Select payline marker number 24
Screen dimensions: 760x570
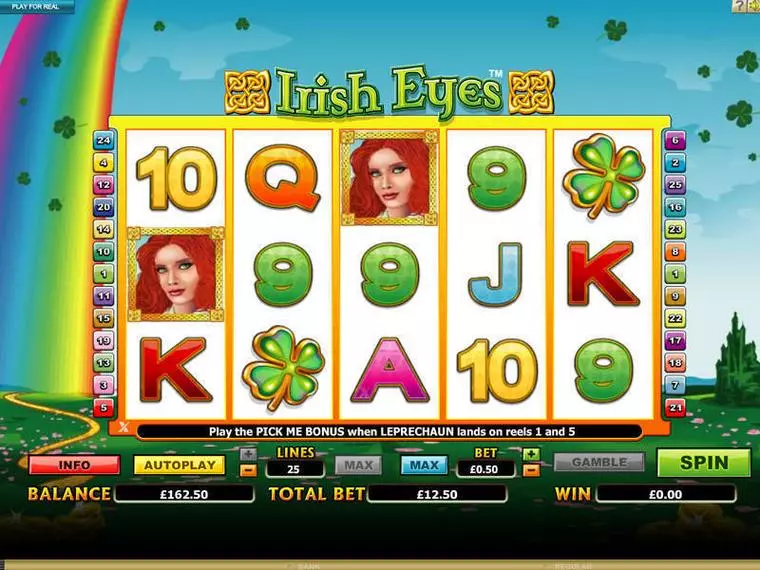pyautogui.click(x=103, y=140)
